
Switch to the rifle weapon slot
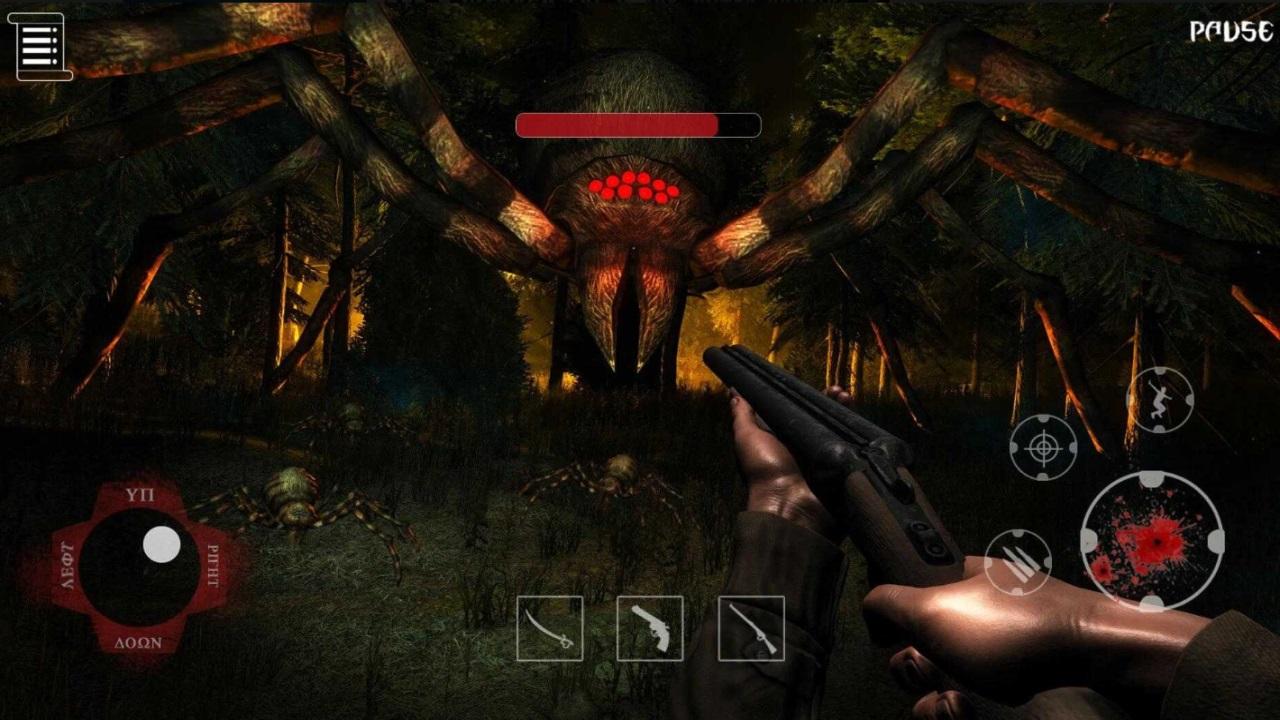[751, 628]
